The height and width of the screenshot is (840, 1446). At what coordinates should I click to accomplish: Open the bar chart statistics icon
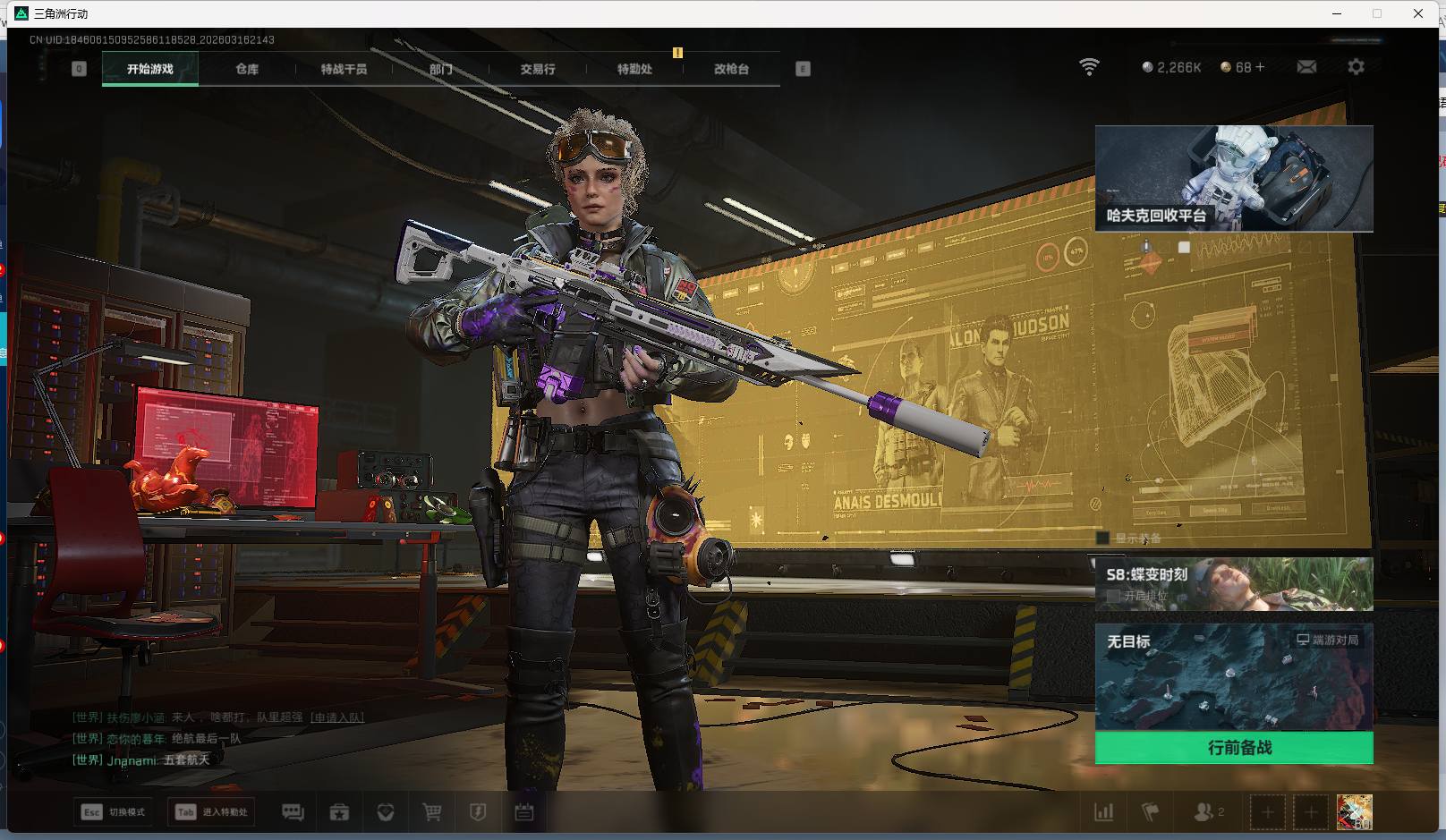click(x=1104, y=812)
